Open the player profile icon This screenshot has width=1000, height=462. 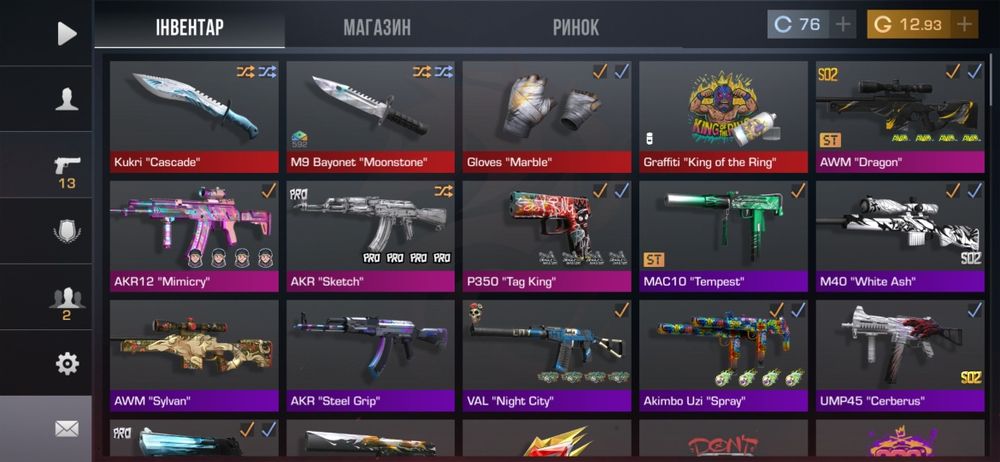[66, 99]
